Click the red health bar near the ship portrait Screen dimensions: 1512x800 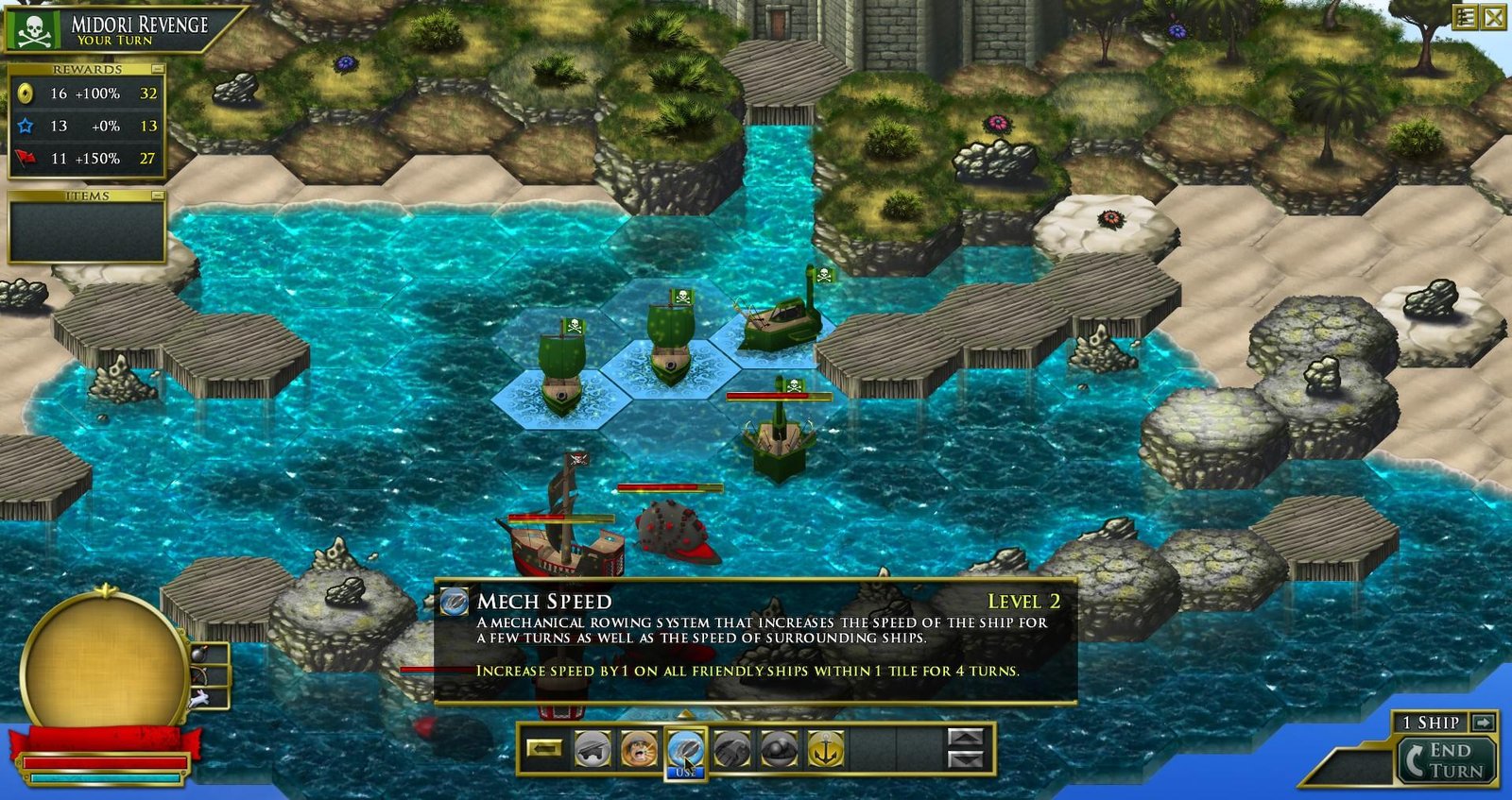click(x=104, y=761)
